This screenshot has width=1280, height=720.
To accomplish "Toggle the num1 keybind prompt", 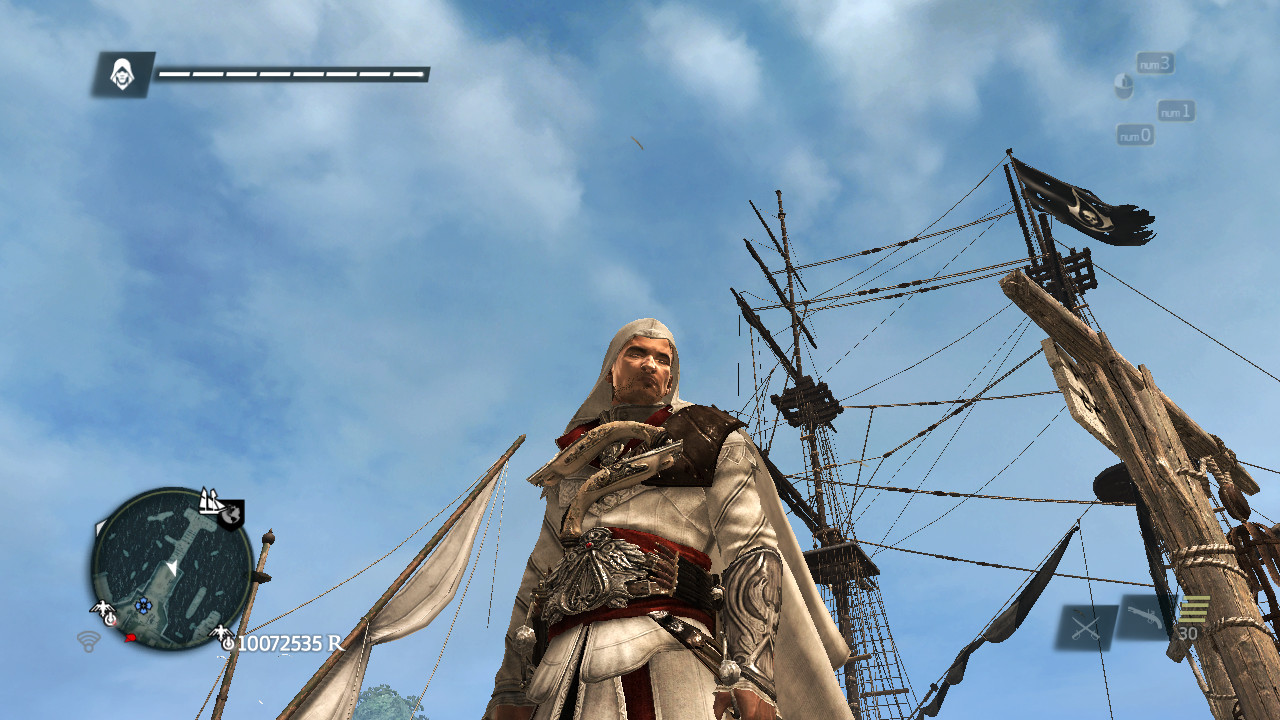I will pyautogui.click(x=1176, y=112).
